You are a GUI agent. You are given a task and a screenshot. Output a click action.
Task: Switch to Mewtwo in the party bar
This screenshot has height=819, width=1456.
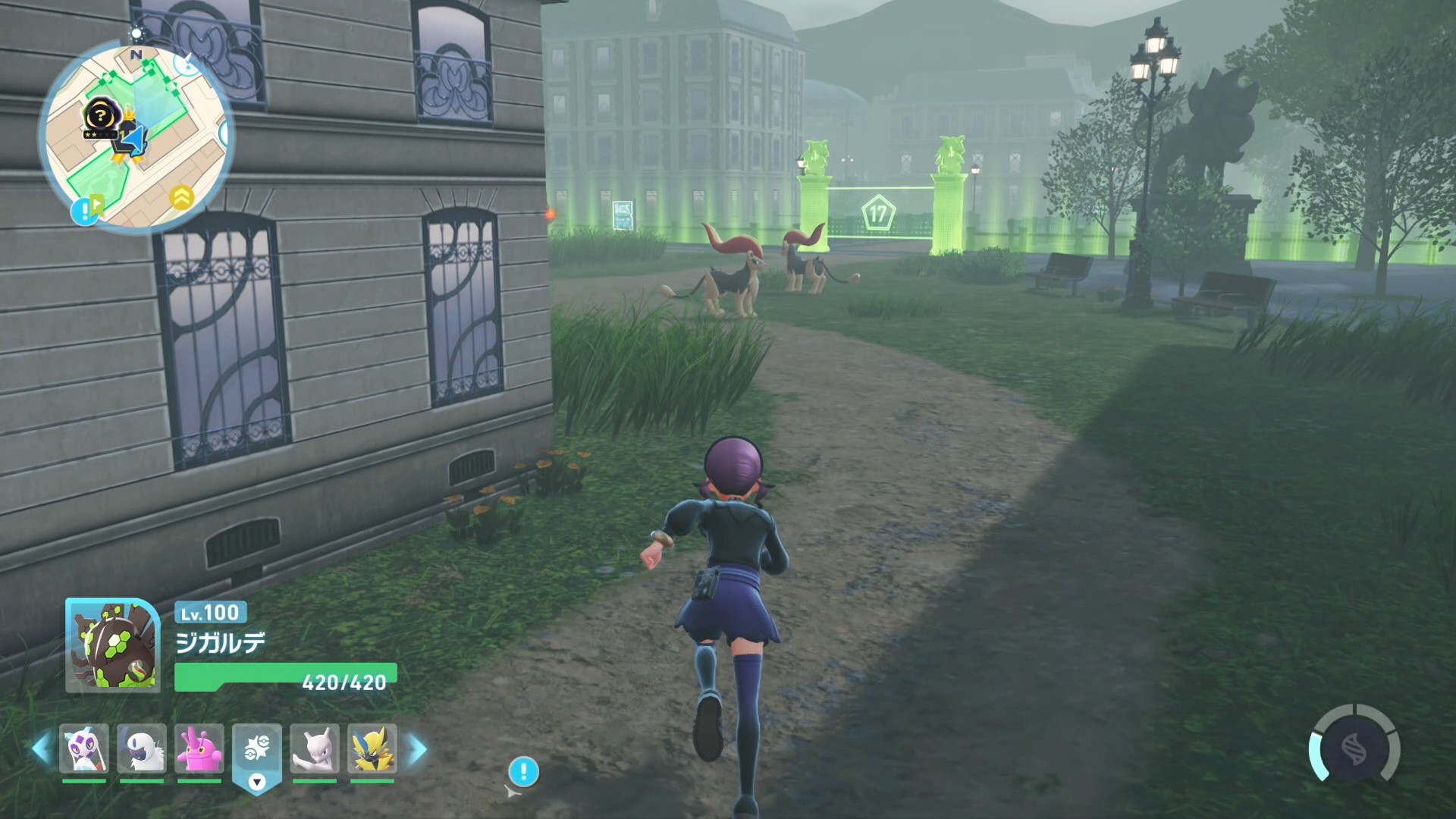tap(315, 748)
